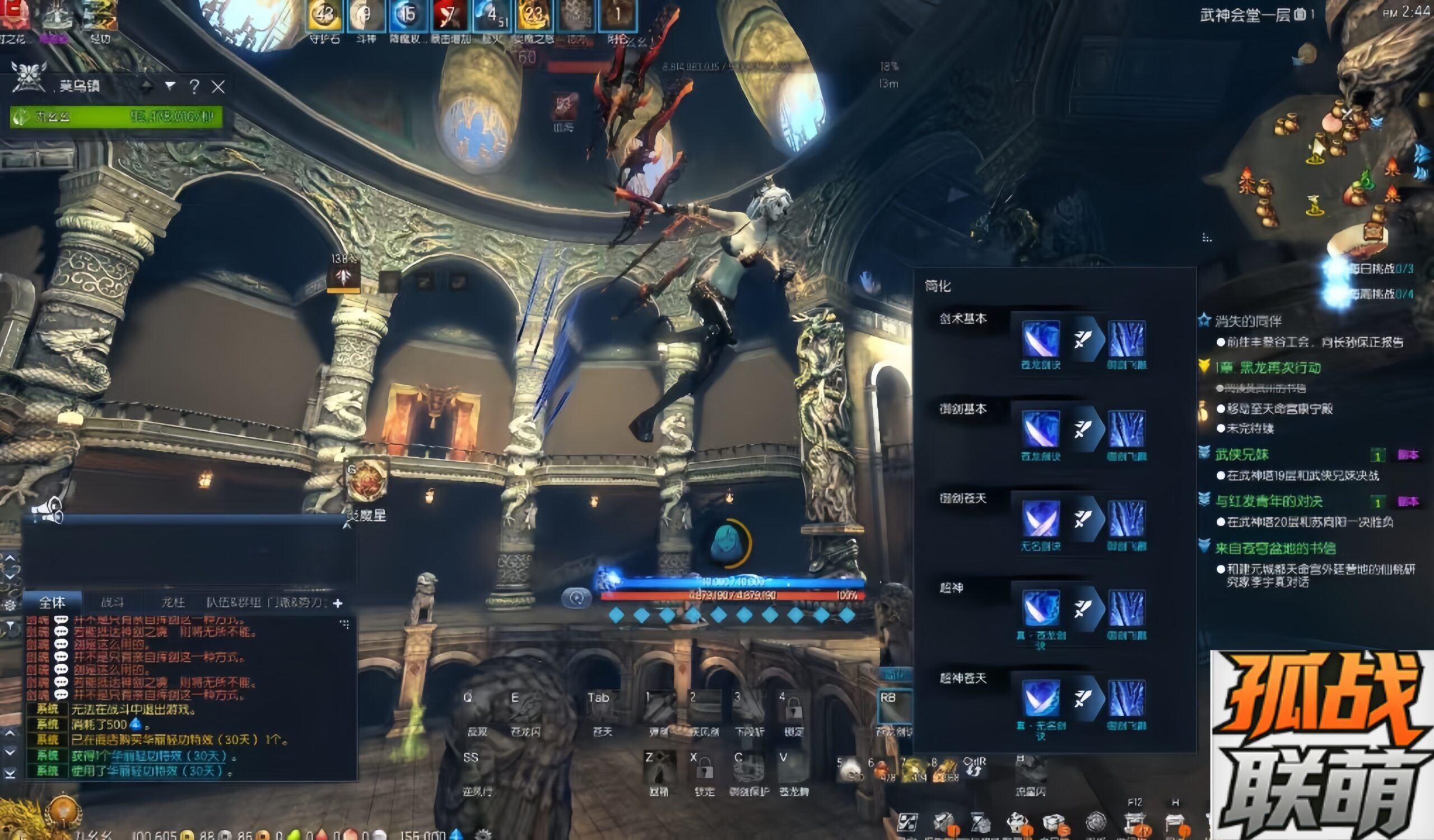Activate the 御剑保护 skill on C slot
This screenshot has width=1434, height=840.
coord(748,768)
